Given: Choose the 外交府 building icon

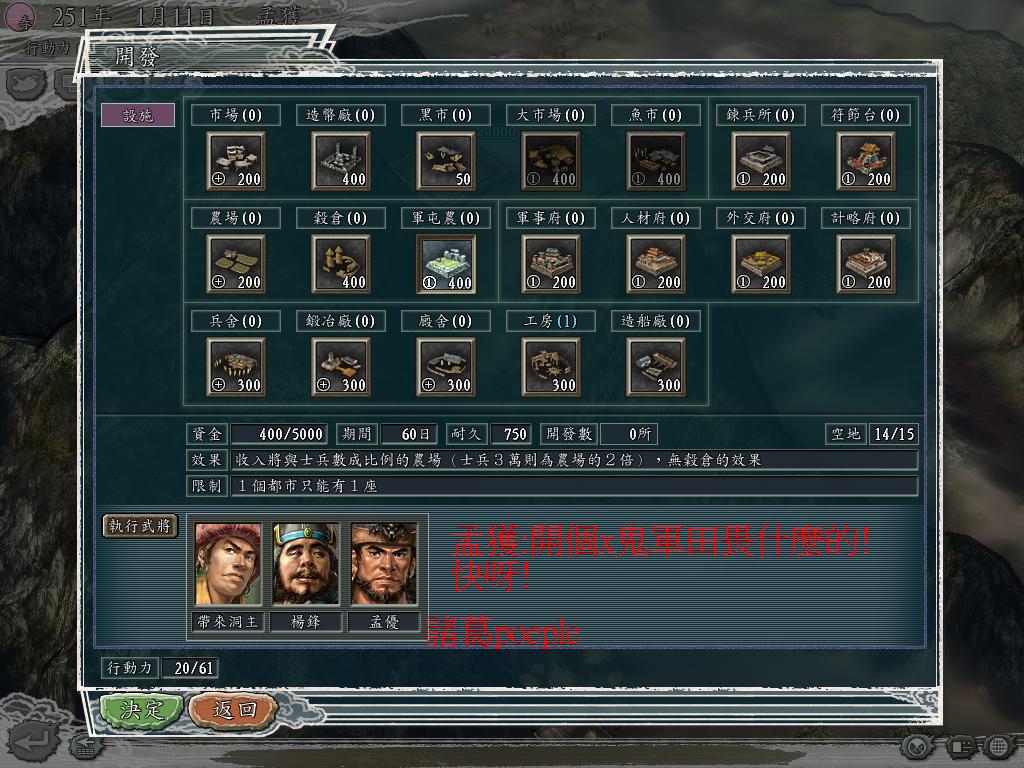Looking at the screenshot, I should click(x=761, y=264).
